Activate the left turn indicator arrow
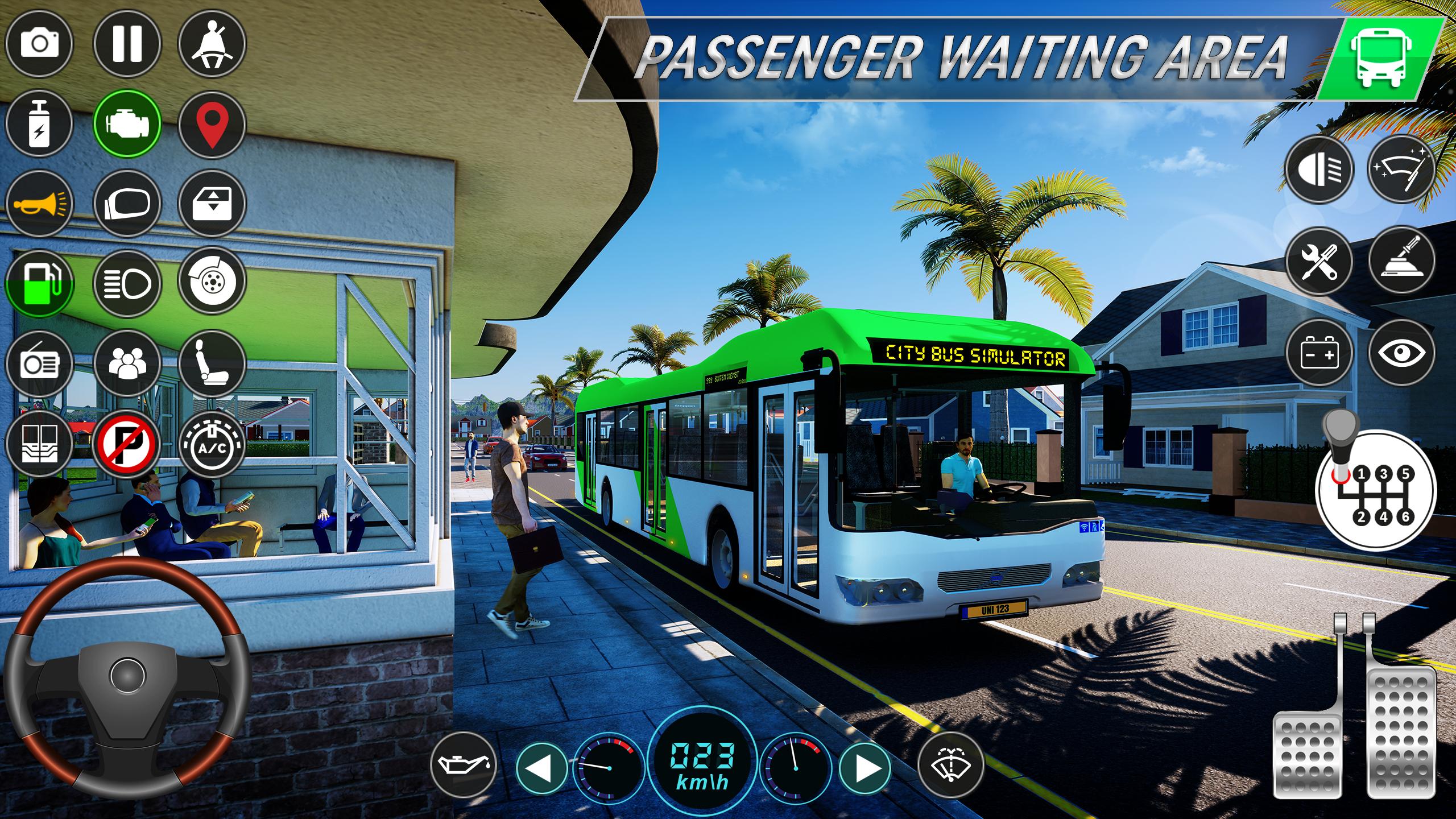The height and width of the screenshot is (819, 1456). click(x=540, y=768)
